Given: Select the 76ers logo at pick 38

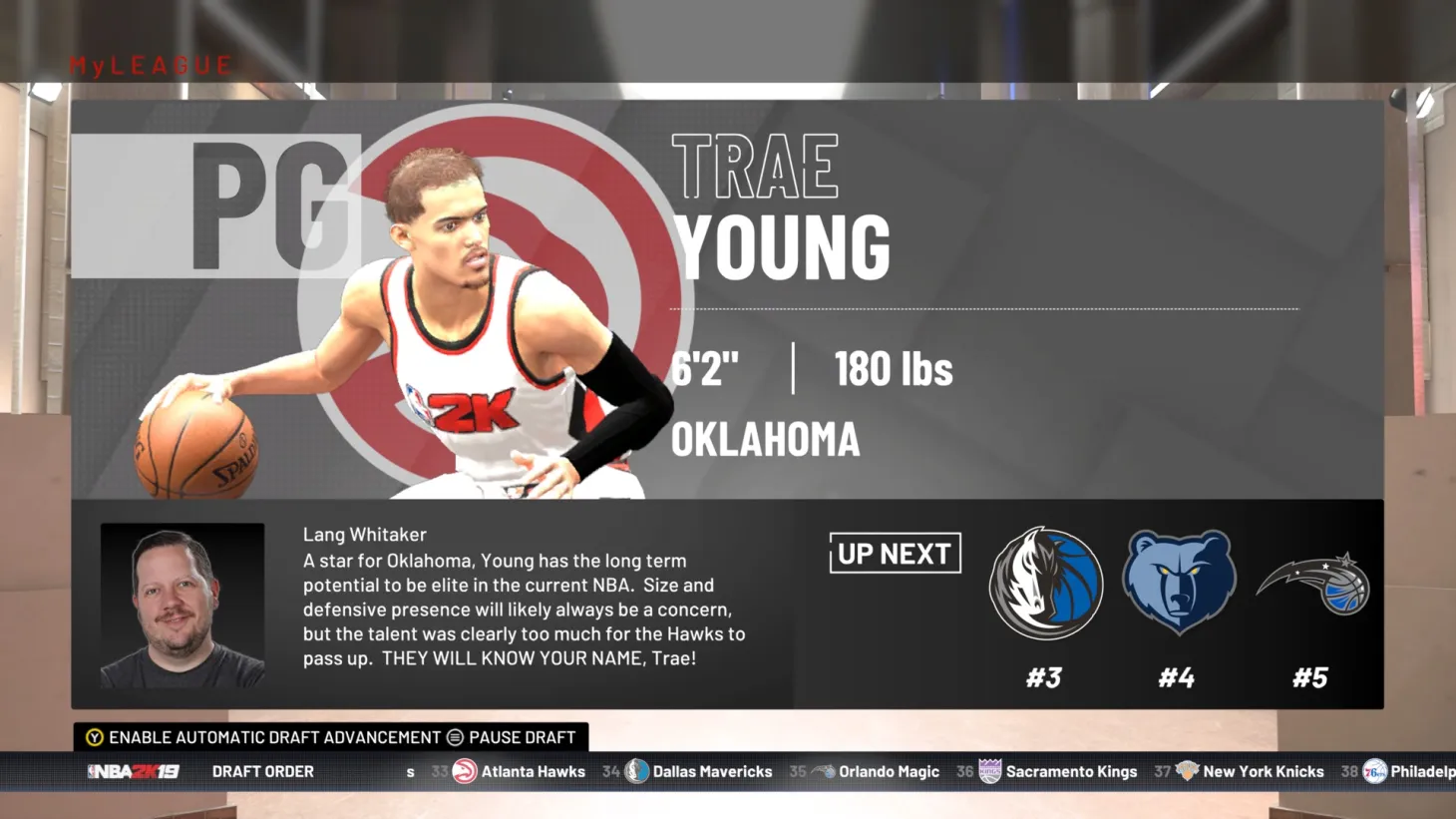Looking at the screenshot, I should point(1375,771).
